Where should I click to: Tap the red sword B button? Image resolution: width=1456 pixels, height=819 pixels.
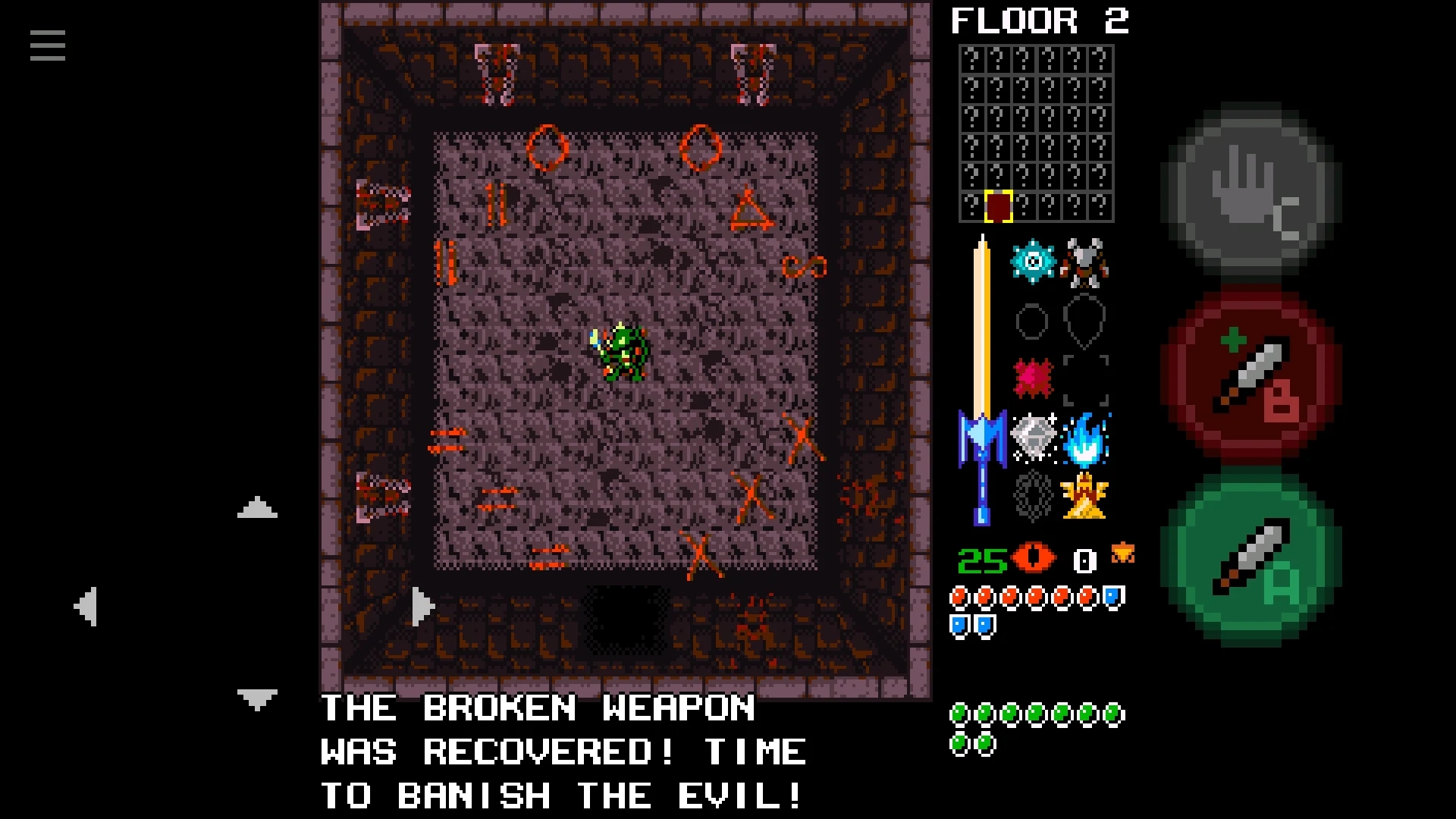(x=1251, y=377)
